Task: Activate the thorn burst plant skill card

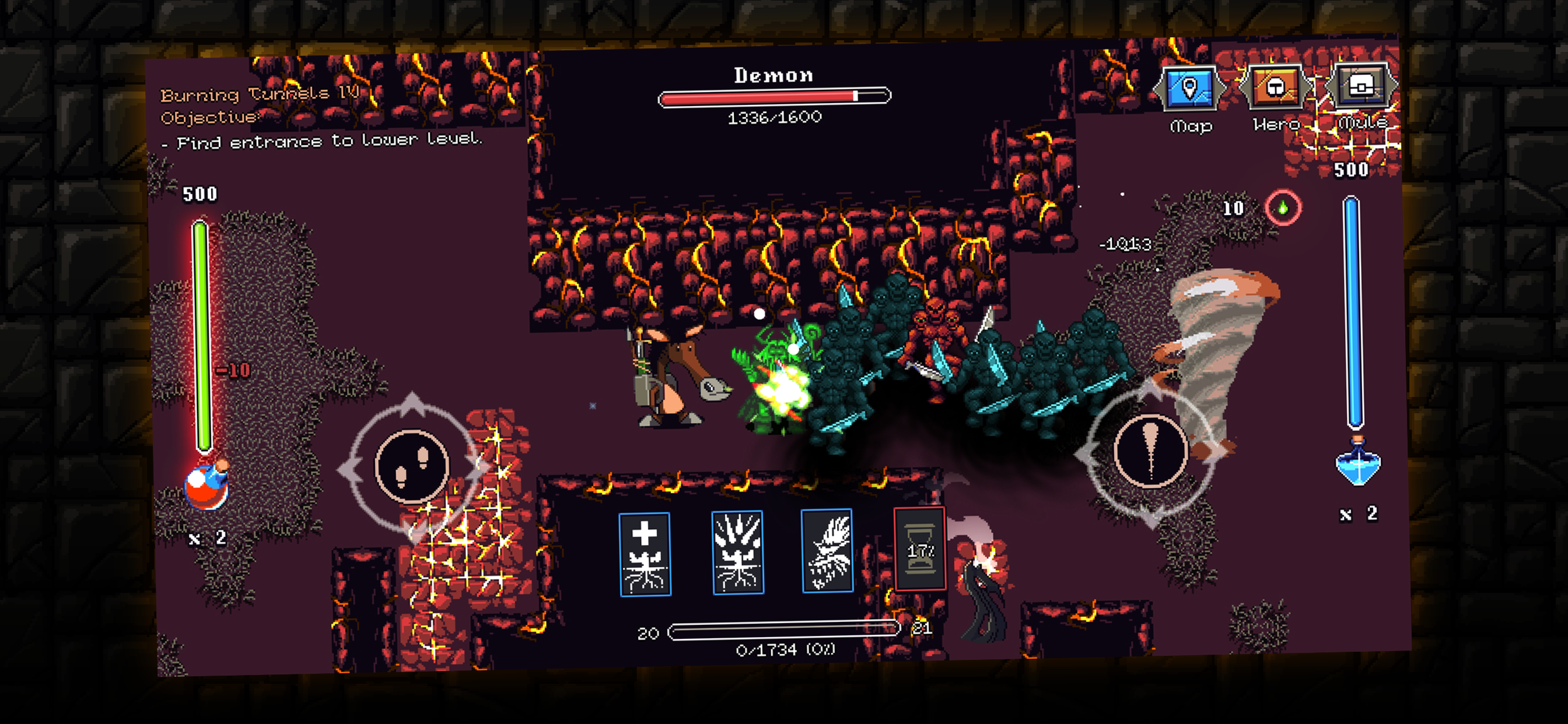Action: (x=738, y=552)
